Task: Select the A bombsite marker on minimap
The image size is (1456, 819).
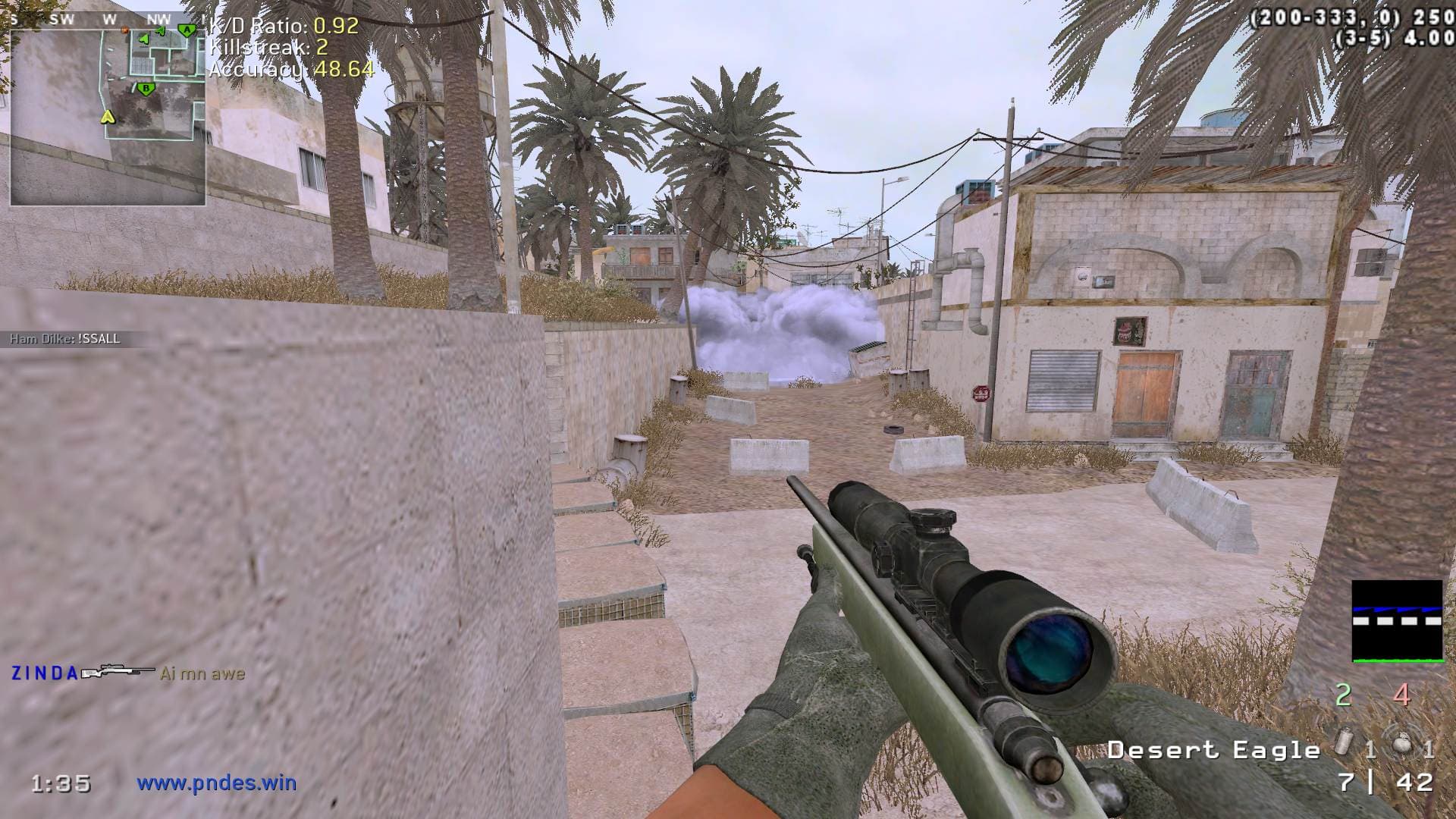Action: 186,30
